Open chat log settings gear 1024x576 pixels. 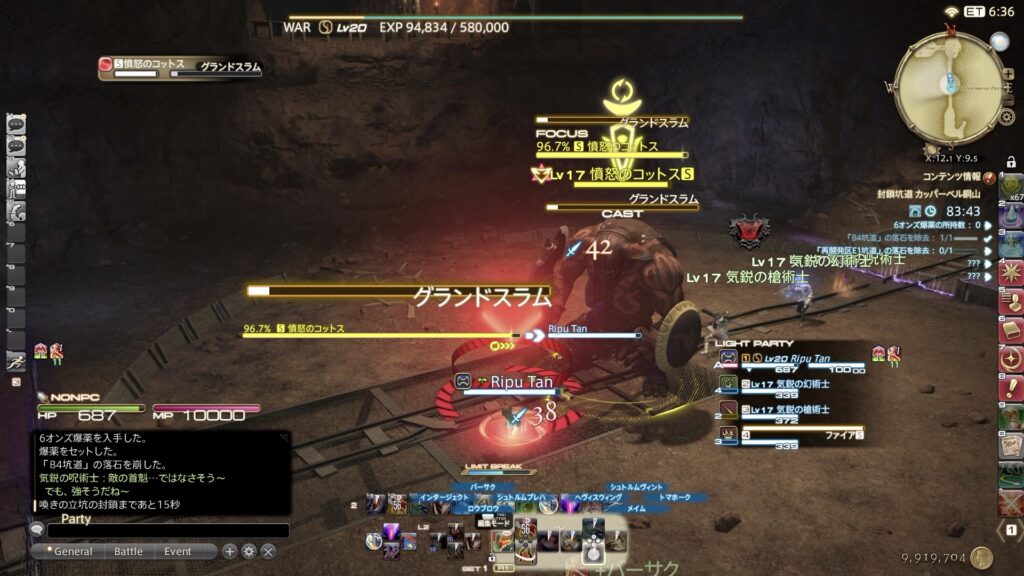pyautogui.click(x=249, y=551)
